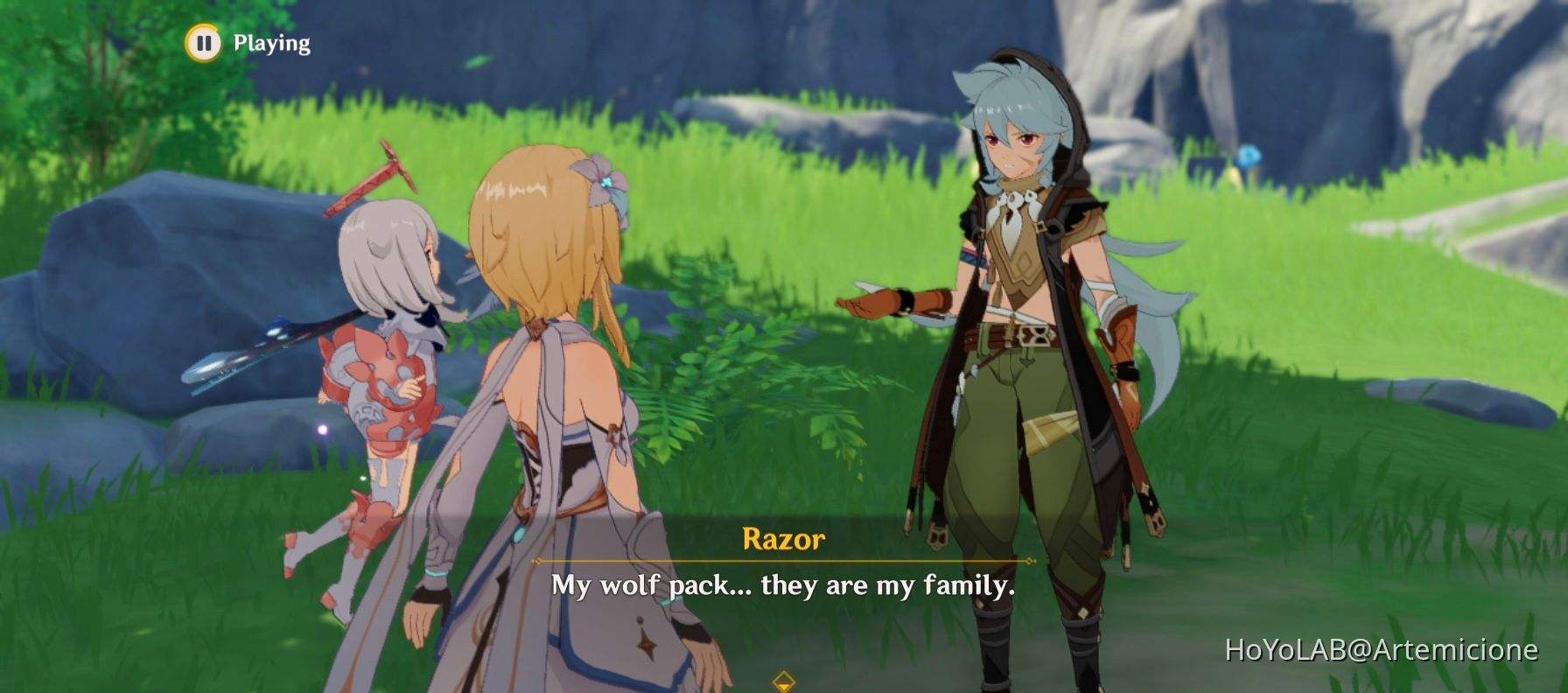Select the Playing status indicator circle
The image size is (1568, 693).
coord(205,40)
